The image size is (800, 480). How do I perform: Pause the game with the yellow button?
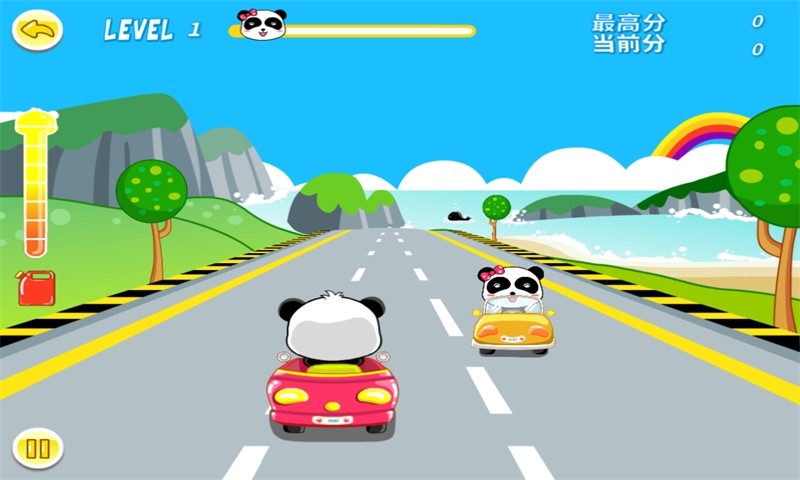click(x=38, y=448)
